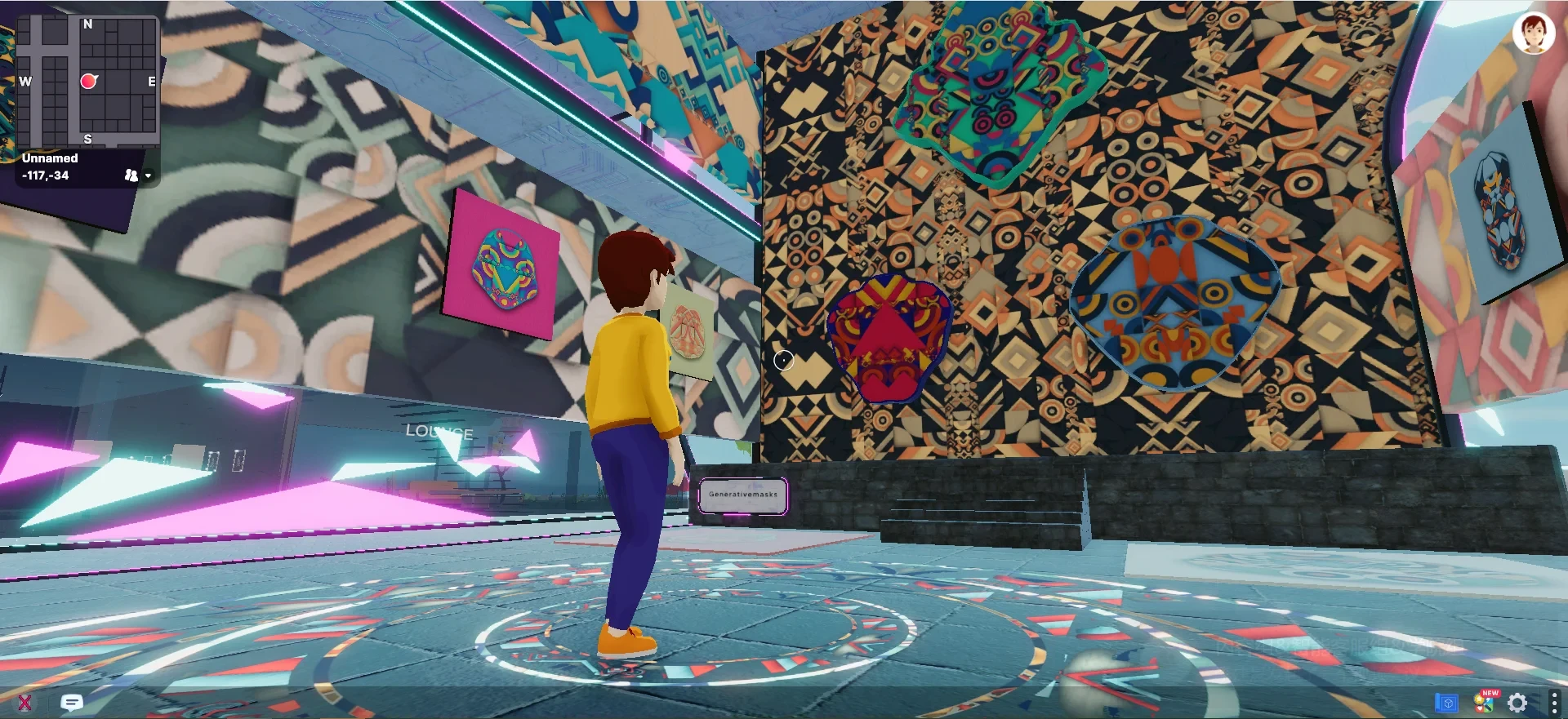
Task: Open the explore icon with NEW badge
Action: tap(1484, 702)
